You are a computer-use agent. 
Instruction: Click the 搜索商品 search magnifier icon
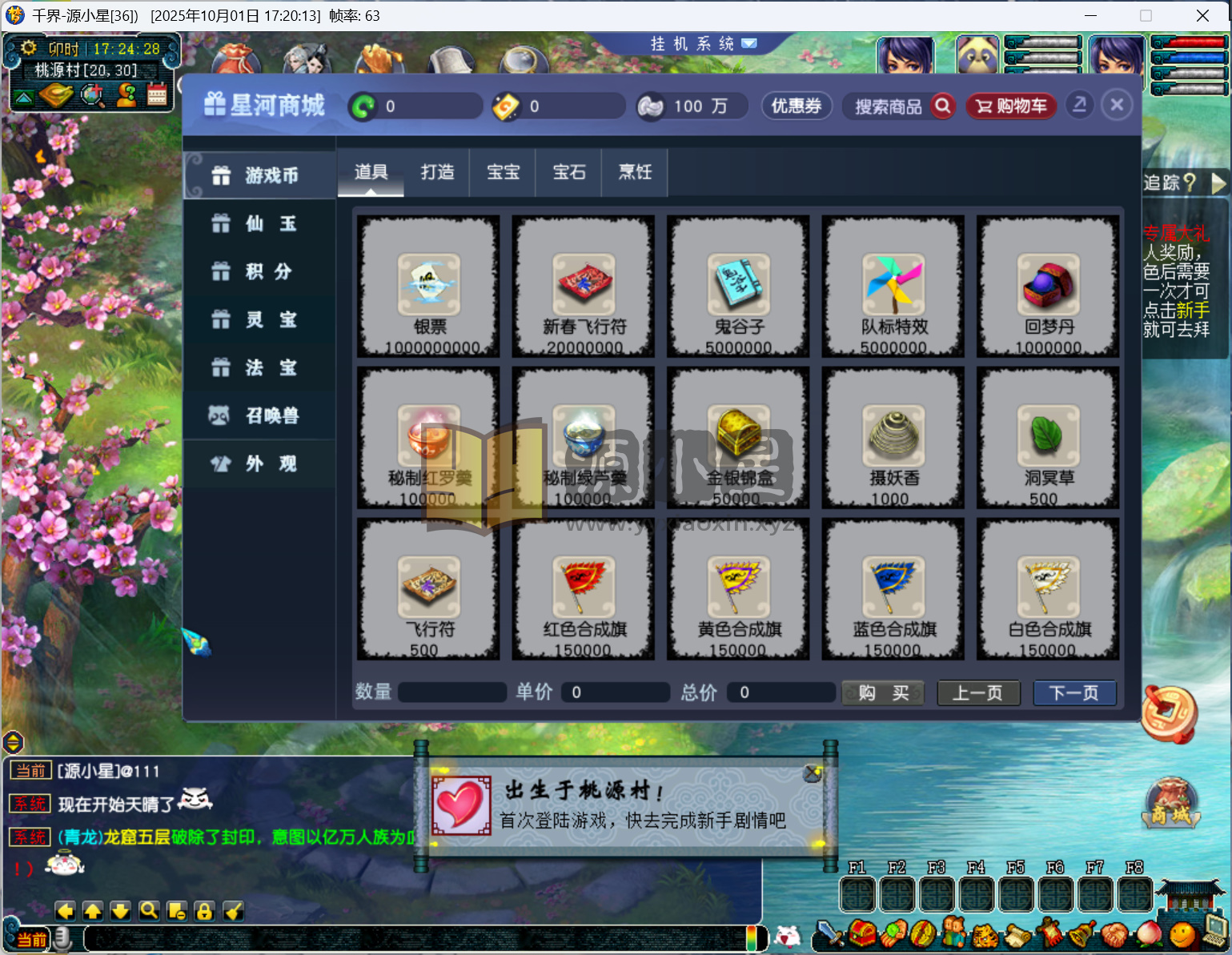943,106
